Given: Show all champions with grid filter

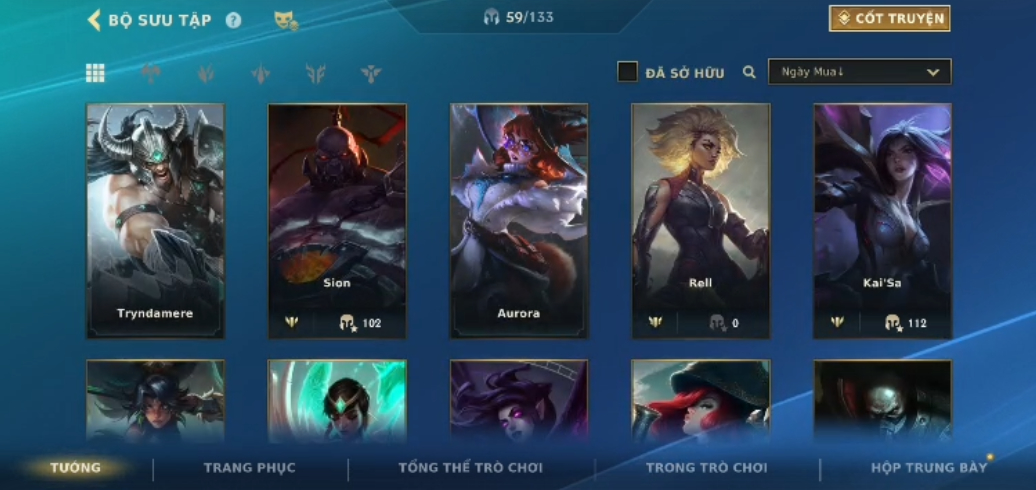Looking at the screenshot, I should coord(95,72).
